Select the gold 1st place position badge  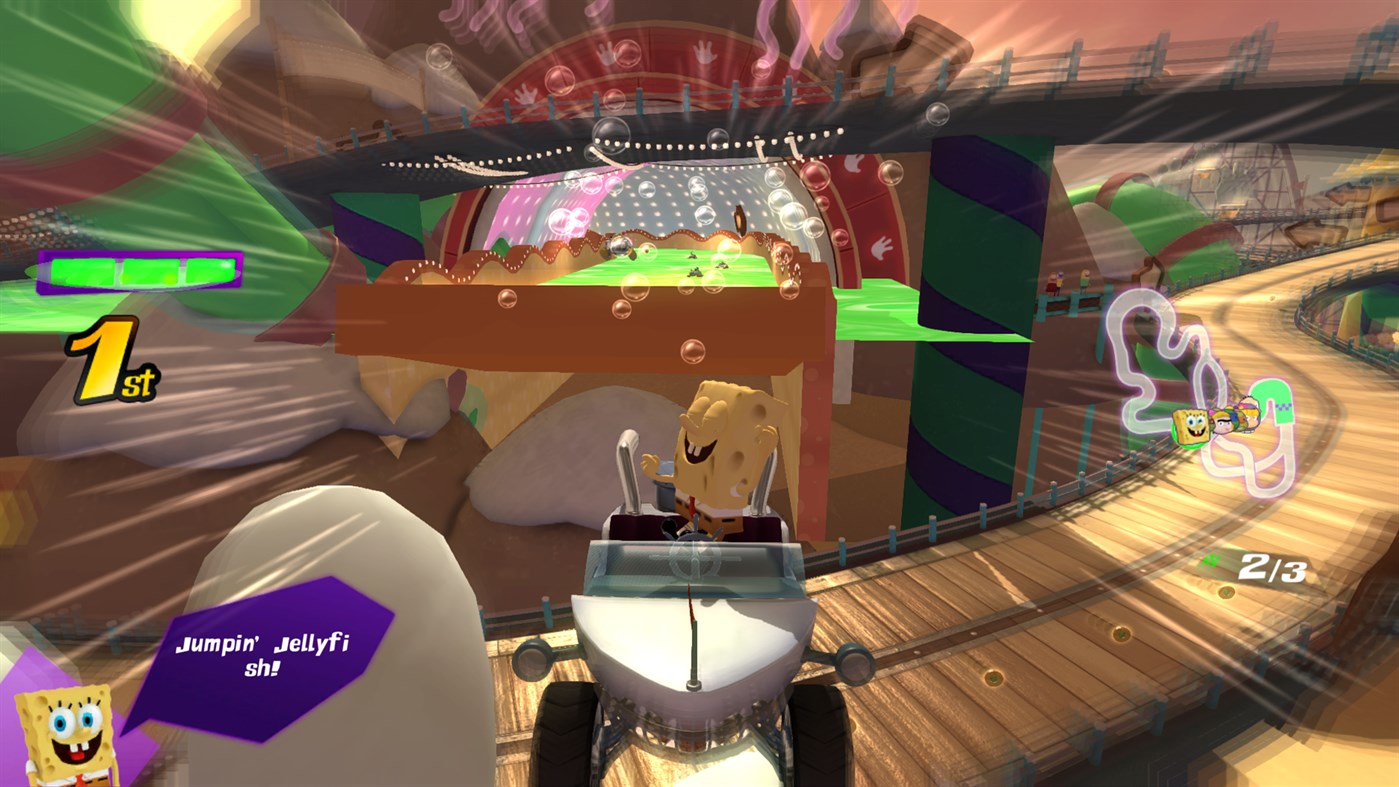pos(110,360)
